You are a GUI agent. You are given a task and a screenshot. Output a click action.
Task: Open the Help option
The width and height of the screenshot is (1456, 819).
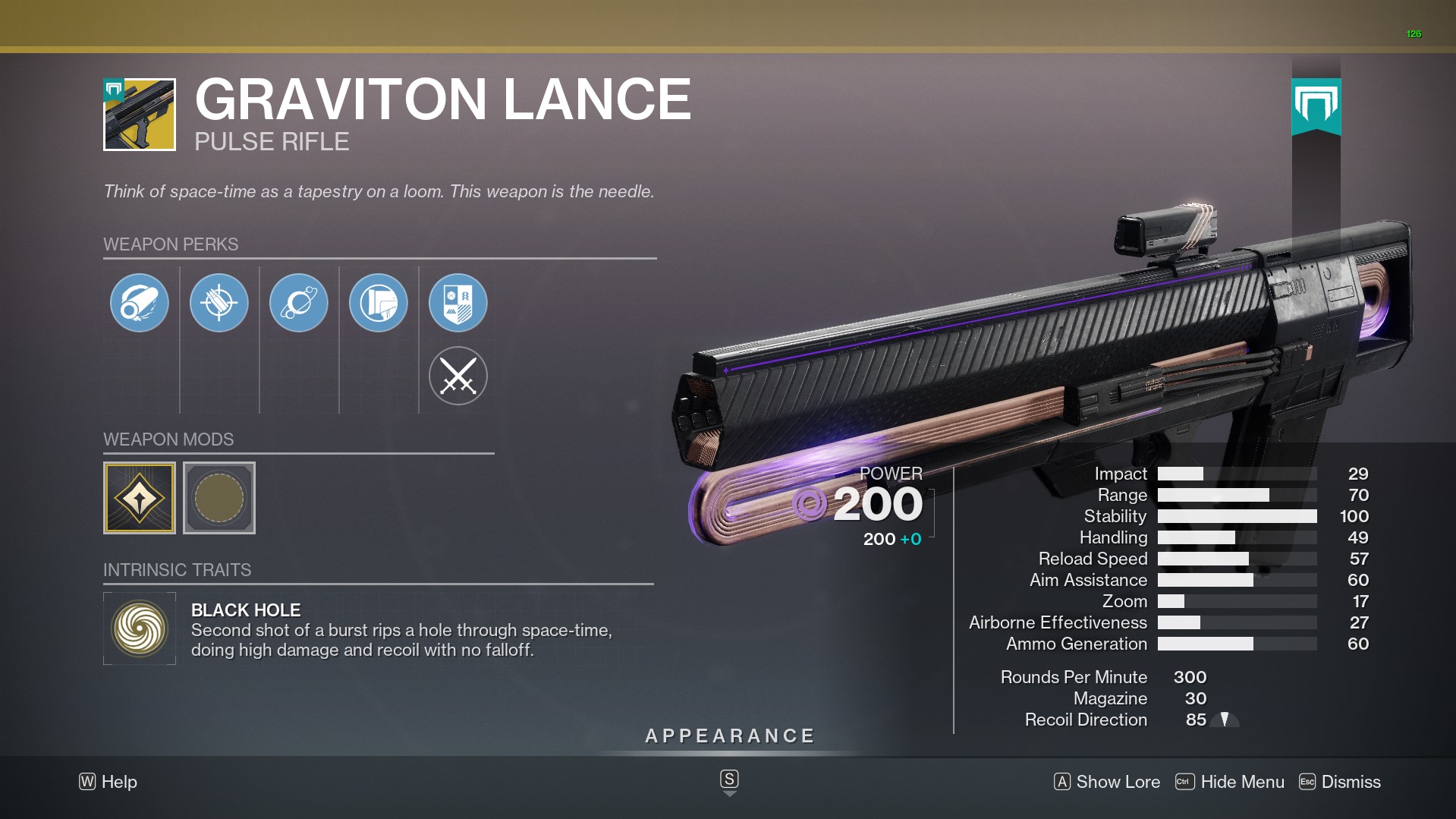point(108,782)
